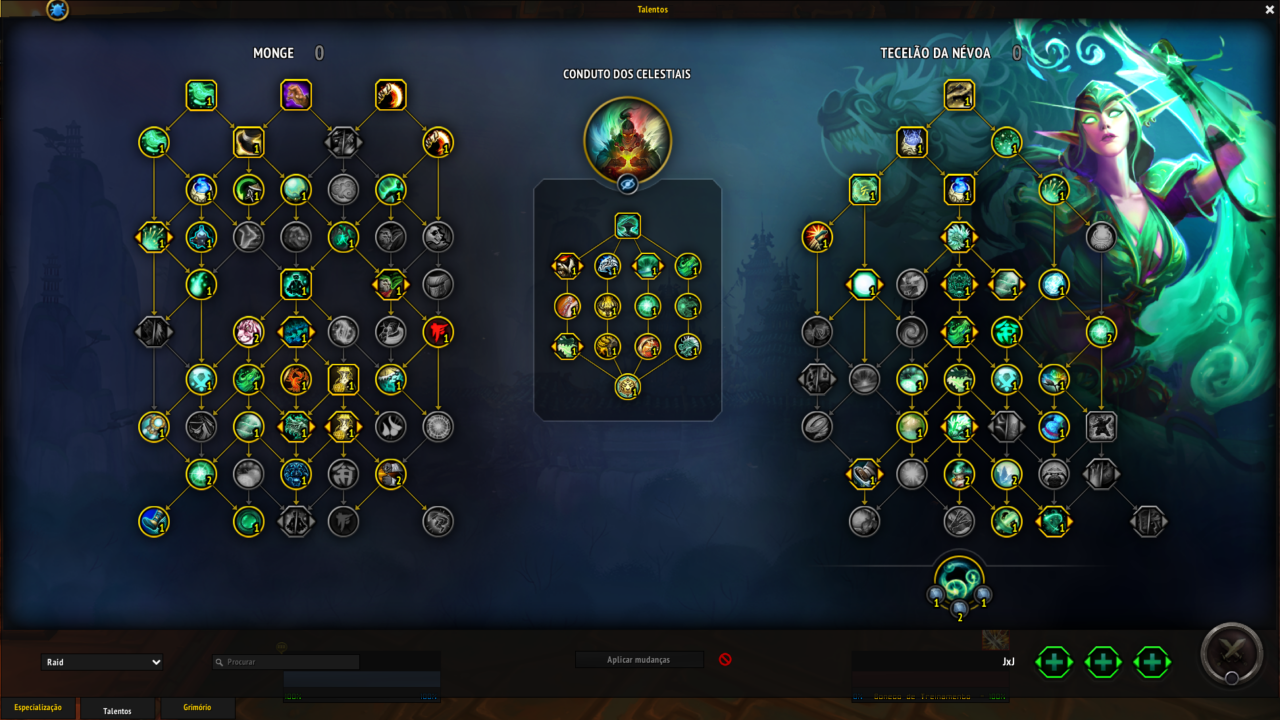The height and width of the screenshot is (720, 1280).
Task: Select the top node of the hero talent tree
Action: tap(627, 225)
